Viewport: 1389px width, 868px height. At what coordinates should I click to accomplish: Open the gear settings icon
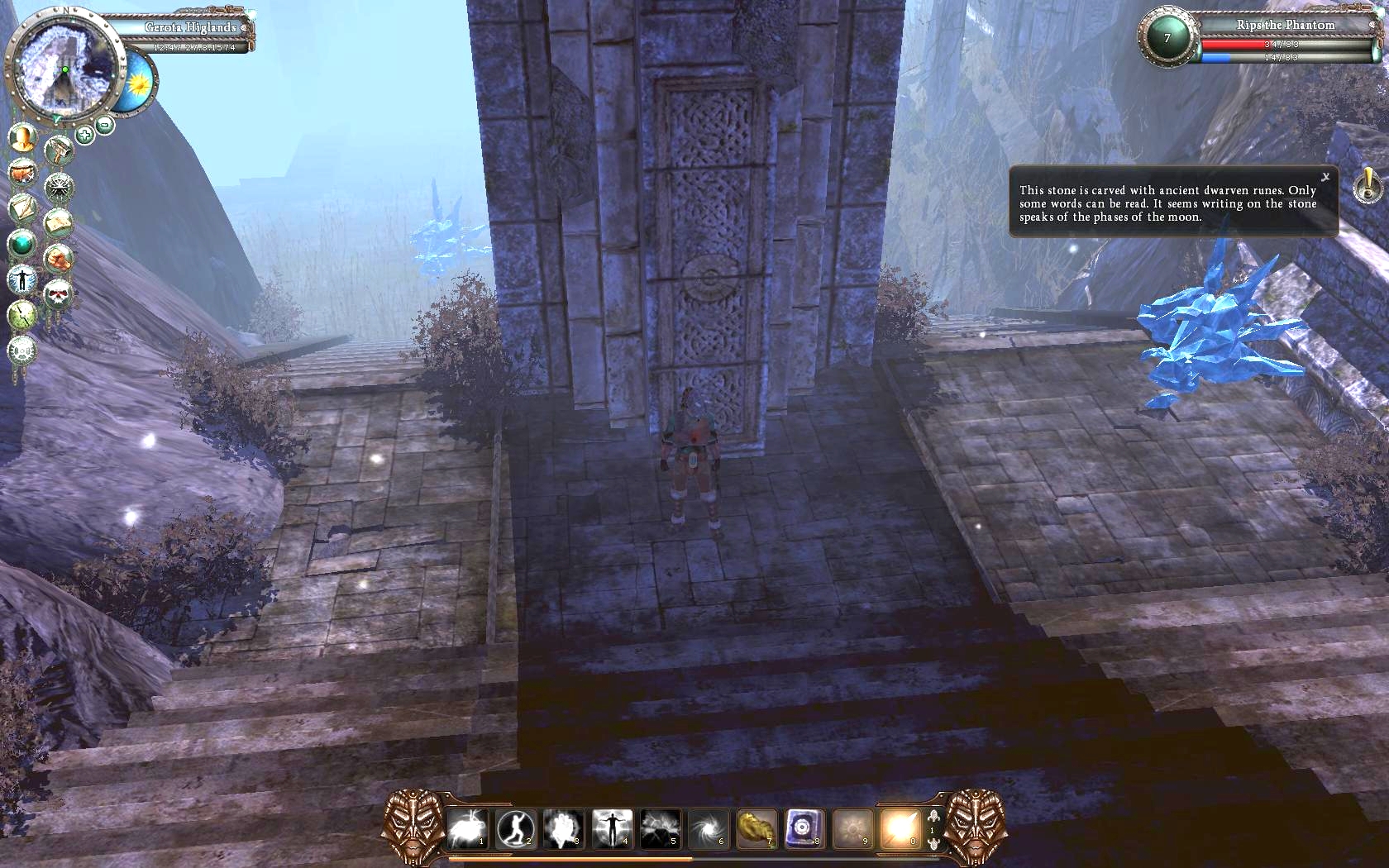(x=21, y=351)
